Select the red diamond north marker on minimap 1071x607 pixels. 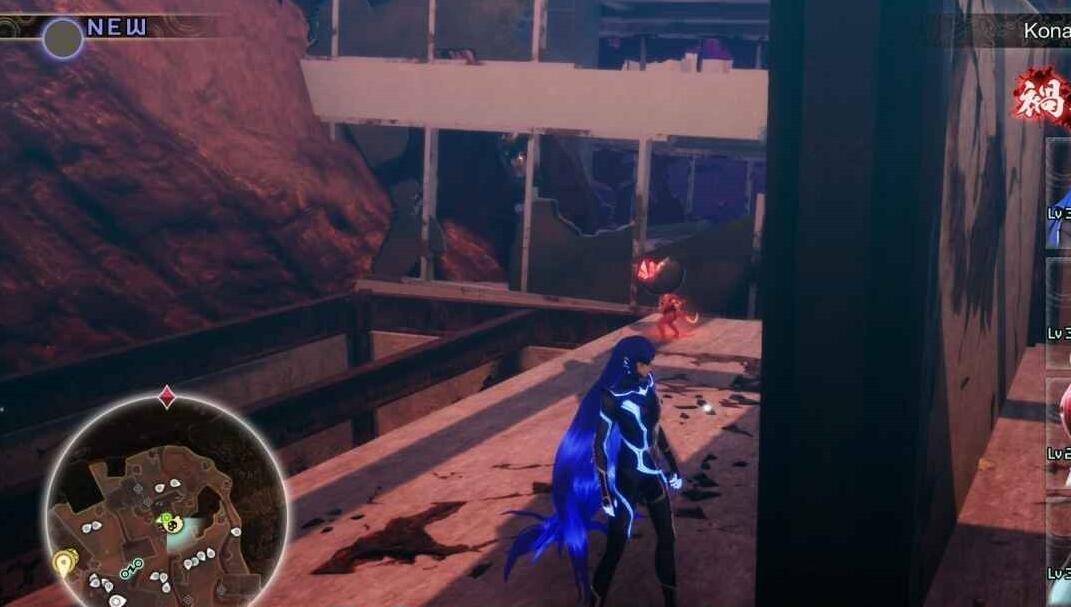pyautogui.click(x=167, y=397)
